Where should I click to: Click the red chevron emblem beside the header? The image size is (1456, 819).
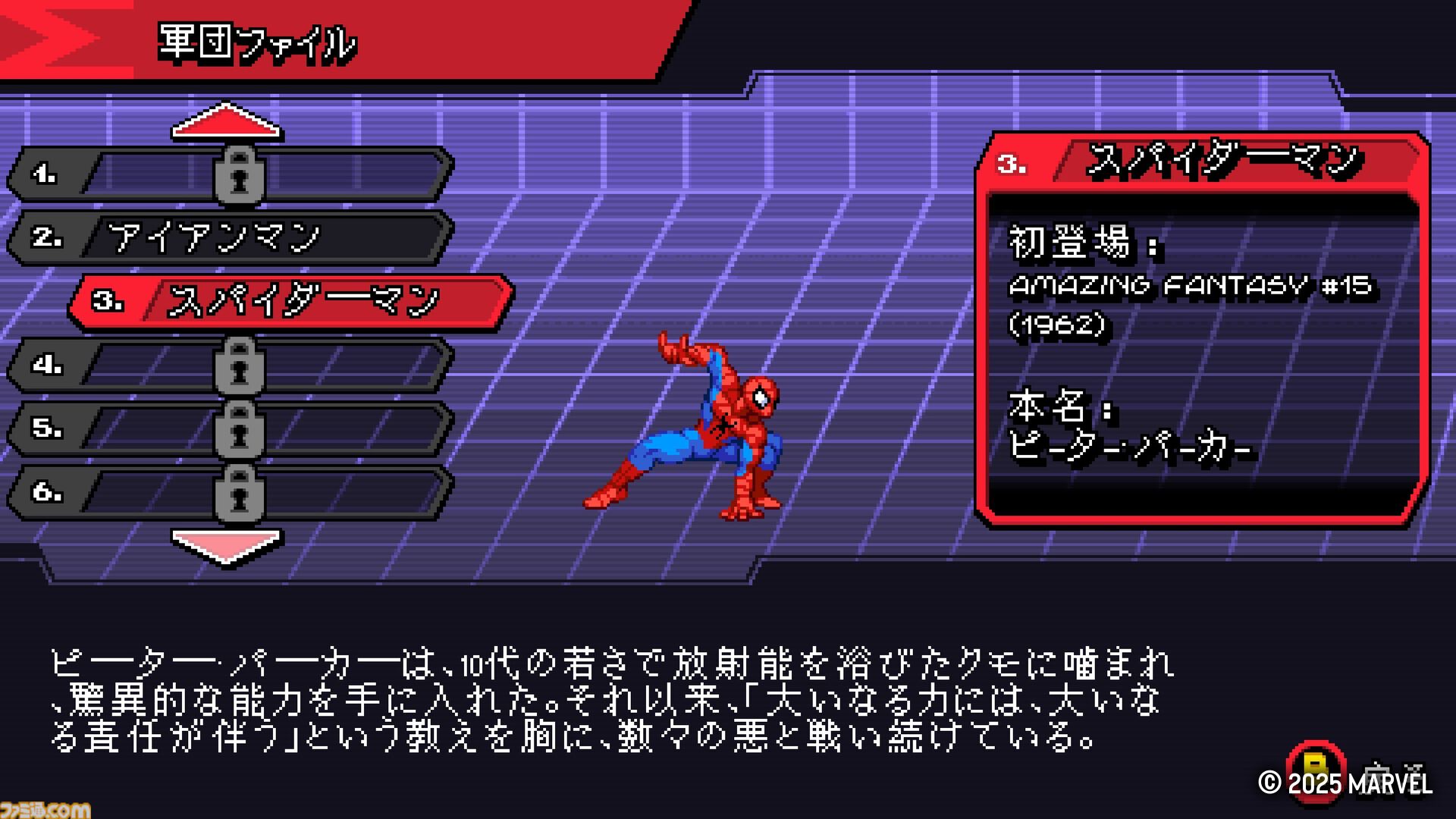coord(45,38)
